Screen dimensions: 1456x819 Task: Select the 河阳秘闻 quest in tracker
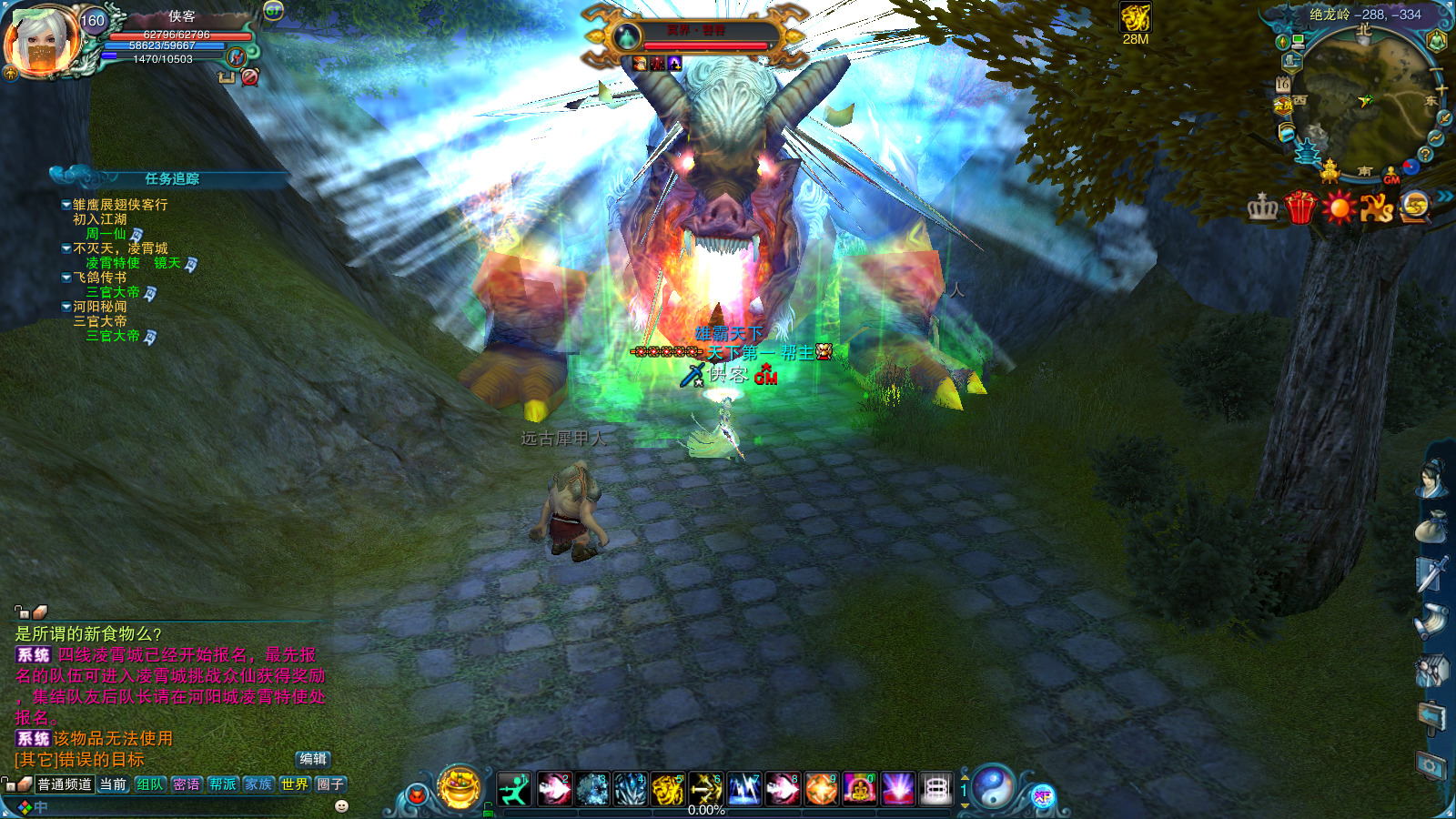100,307
